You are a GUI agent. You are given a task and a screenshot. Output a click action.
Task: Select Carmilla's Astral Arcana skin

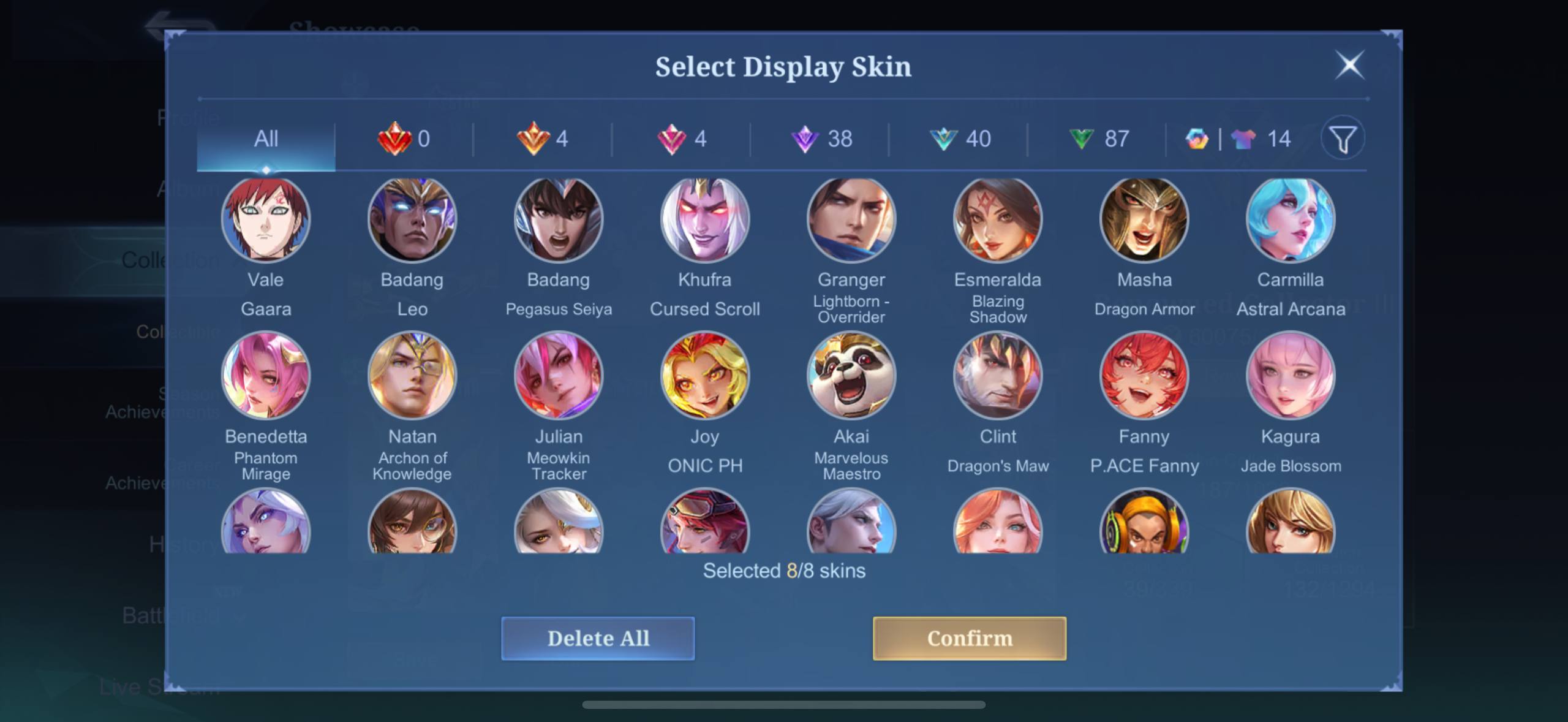click(1291, 219)
